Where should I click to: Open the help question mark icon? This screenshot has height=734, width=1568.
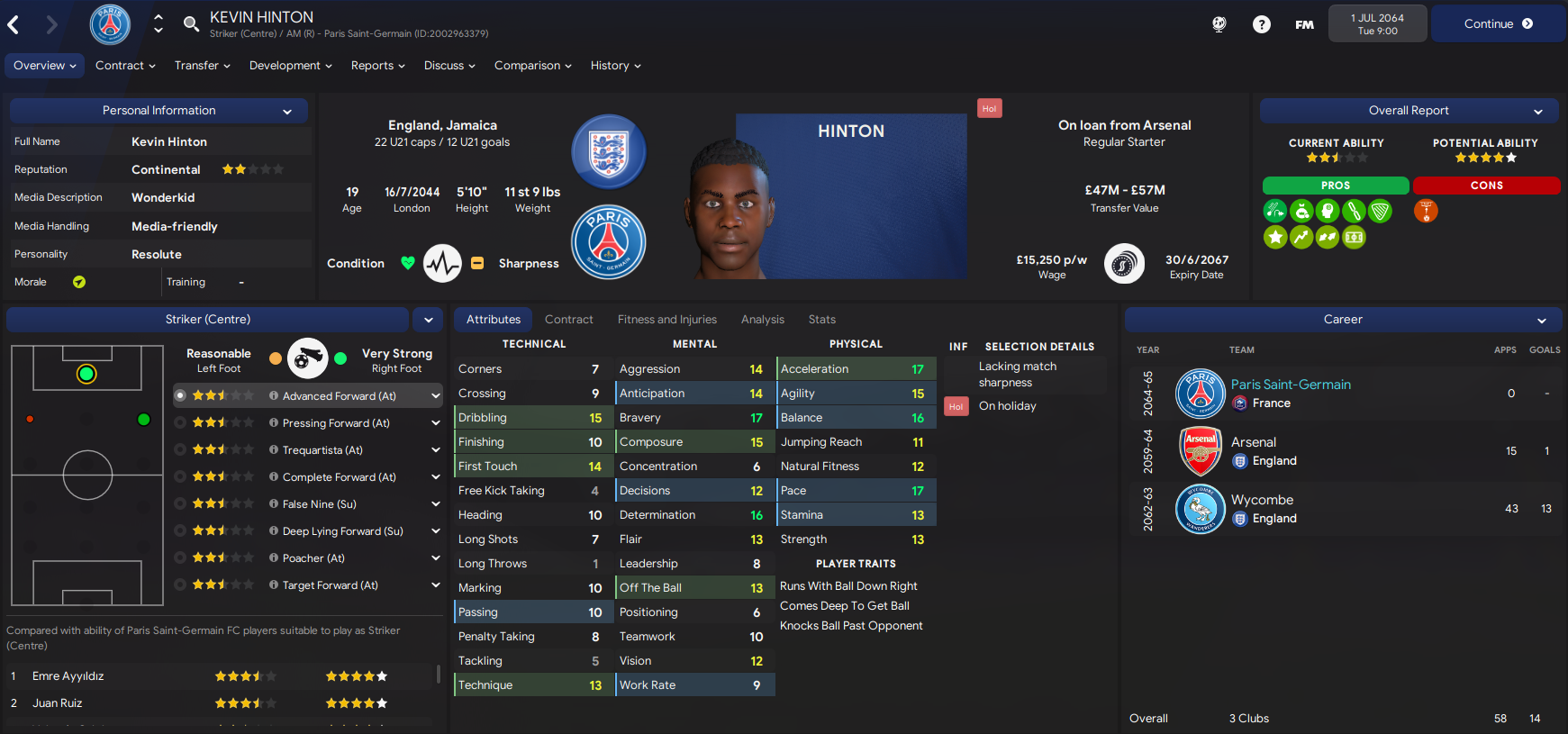(x=1261, y=24)
